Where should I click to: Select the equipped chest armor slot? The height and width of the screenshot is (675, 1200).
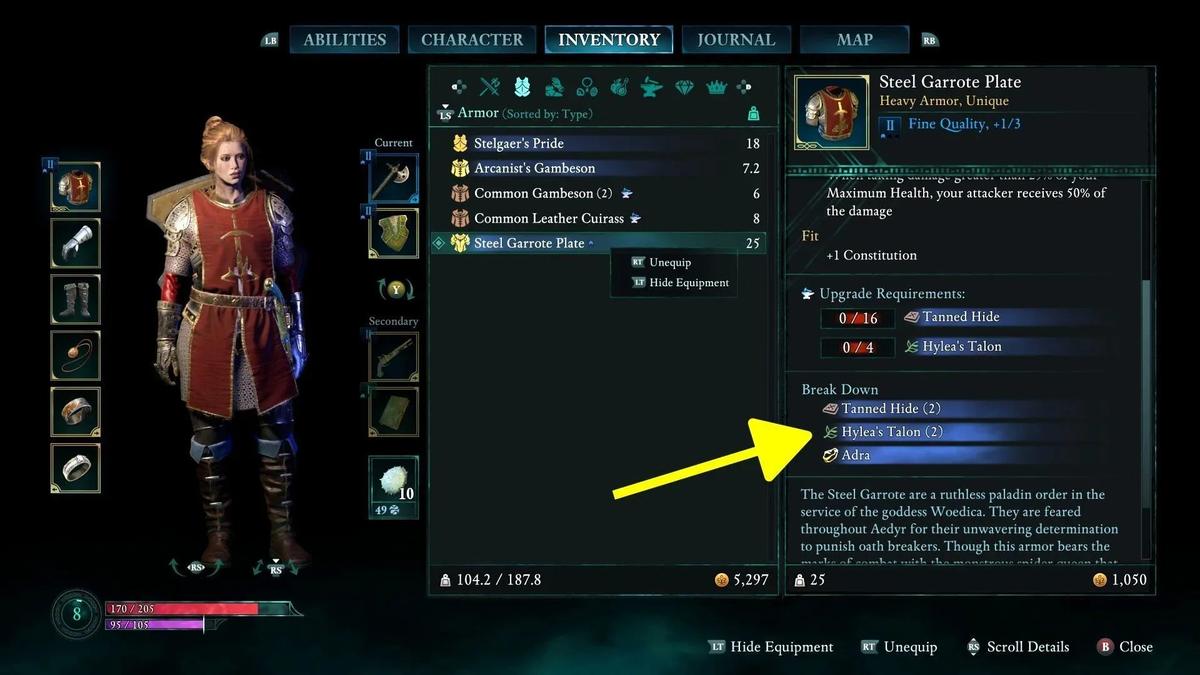point(76,186)
